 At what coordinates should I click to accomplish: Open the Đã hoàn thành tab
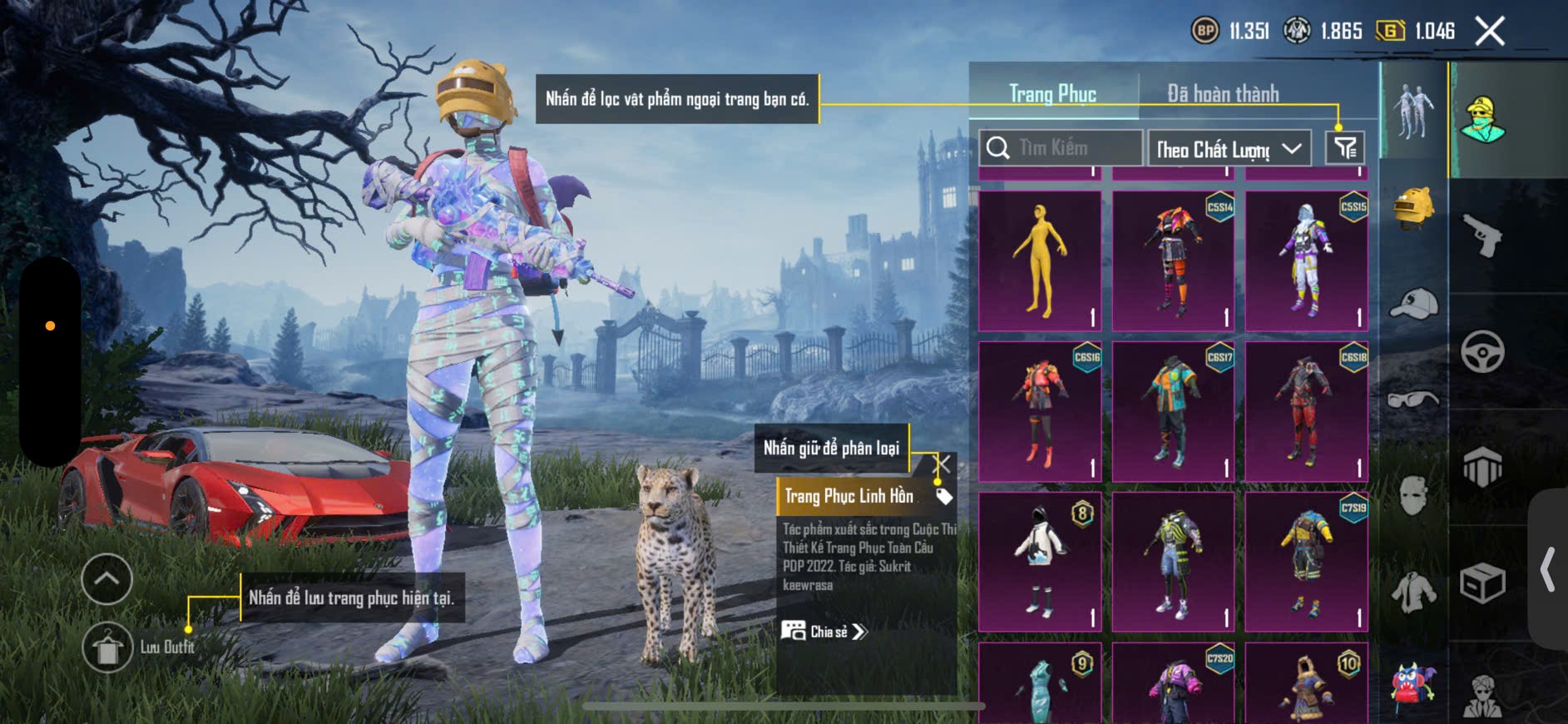pos(1223,94)
